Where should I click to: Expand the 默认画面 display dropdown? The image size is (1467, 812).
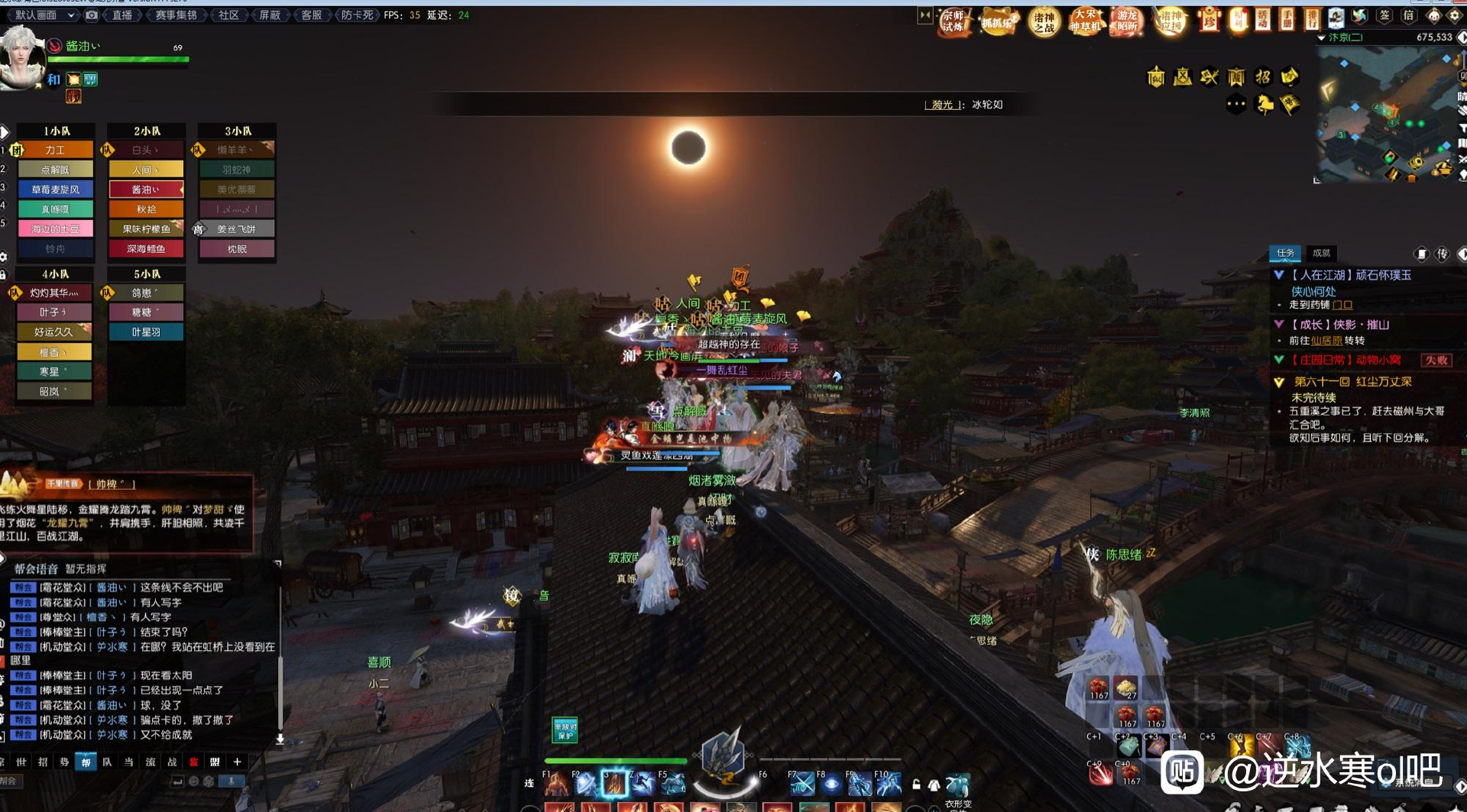[44, 15]
